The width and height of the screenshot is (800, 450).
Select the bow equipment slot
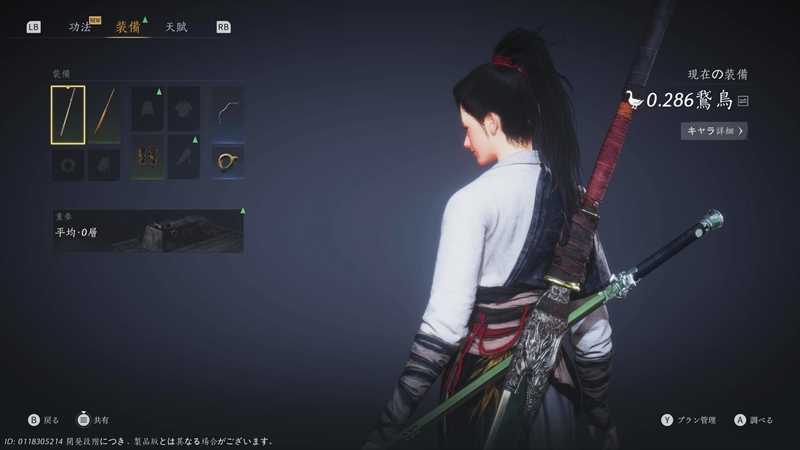228,108
